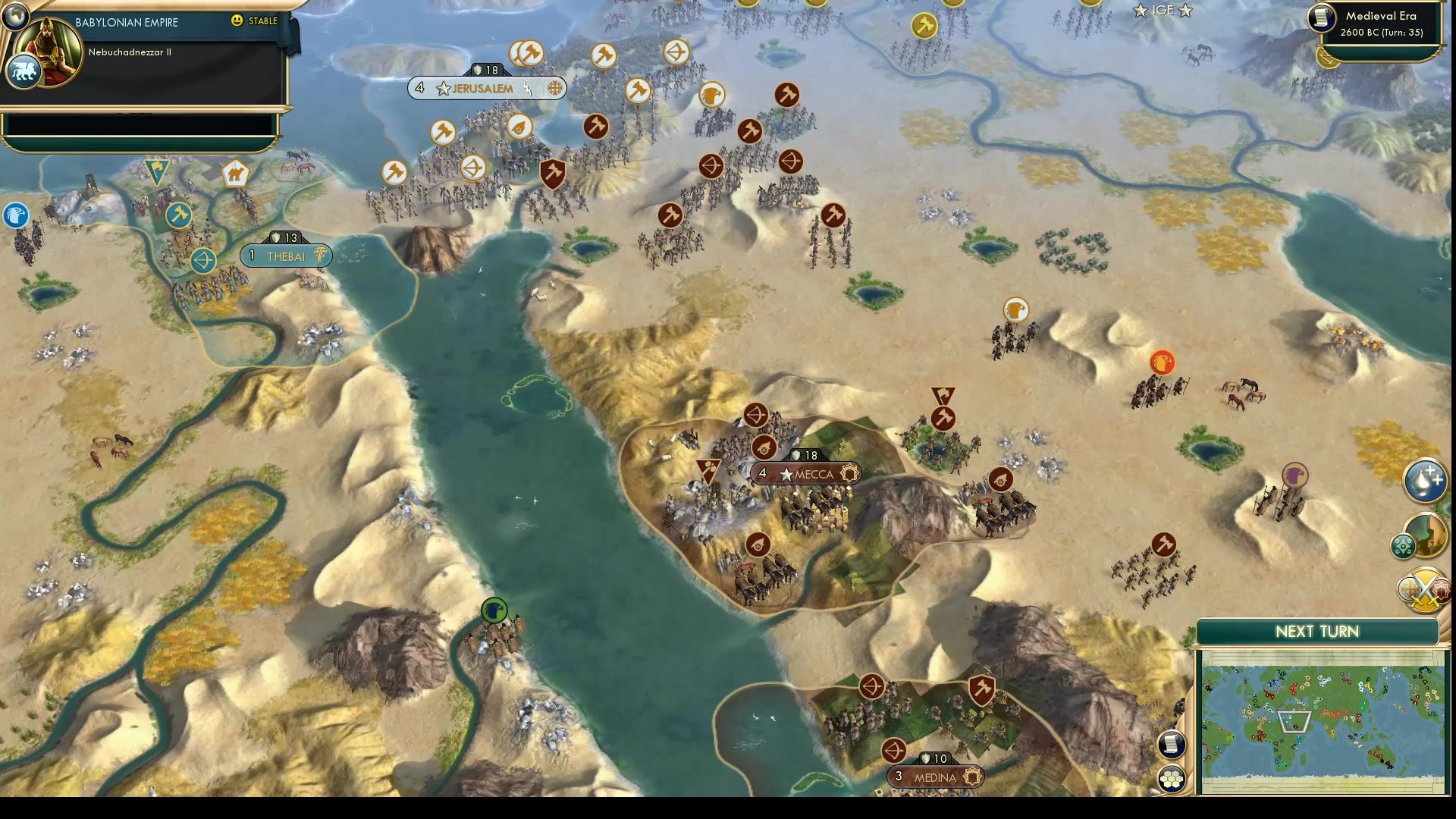Select the strategic view hex icon
This screenshot has height=819, width=1456.
[x=1172, y=777]
